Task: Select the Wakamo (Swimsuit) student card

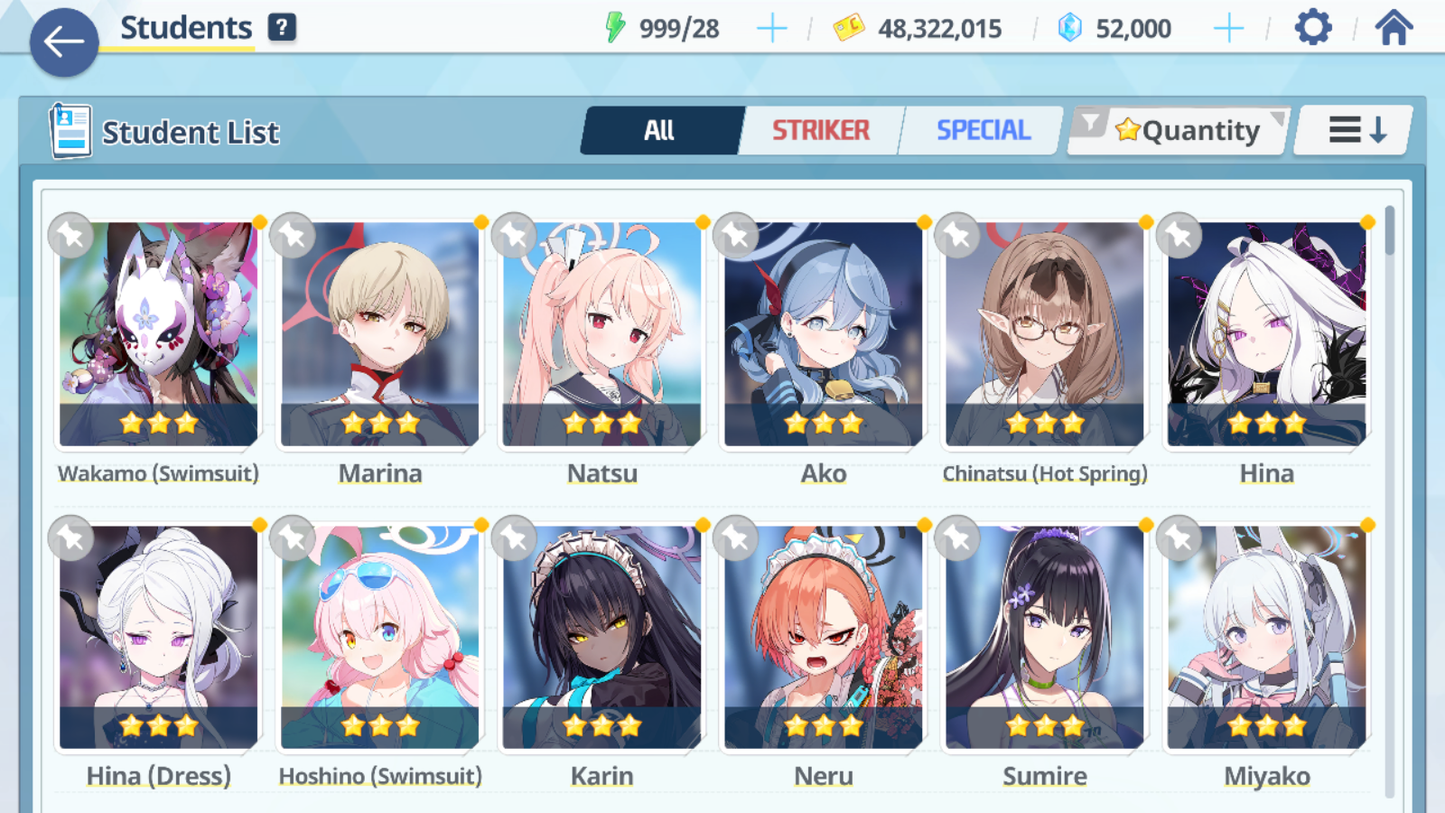Action: point(158,334)
